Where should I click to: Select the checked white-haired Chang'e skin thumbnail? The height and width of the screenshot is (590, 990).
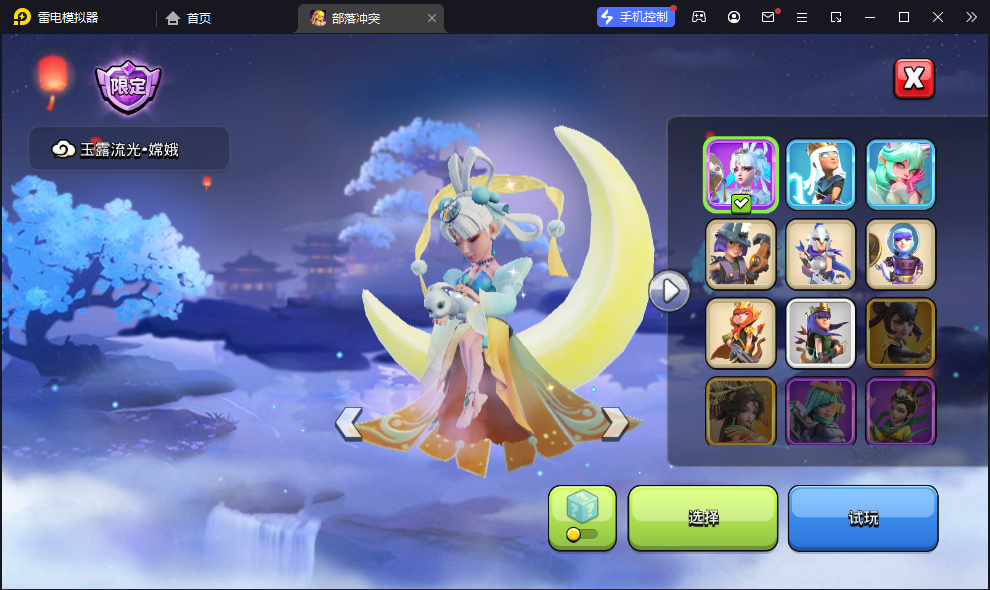coord(741,175)
